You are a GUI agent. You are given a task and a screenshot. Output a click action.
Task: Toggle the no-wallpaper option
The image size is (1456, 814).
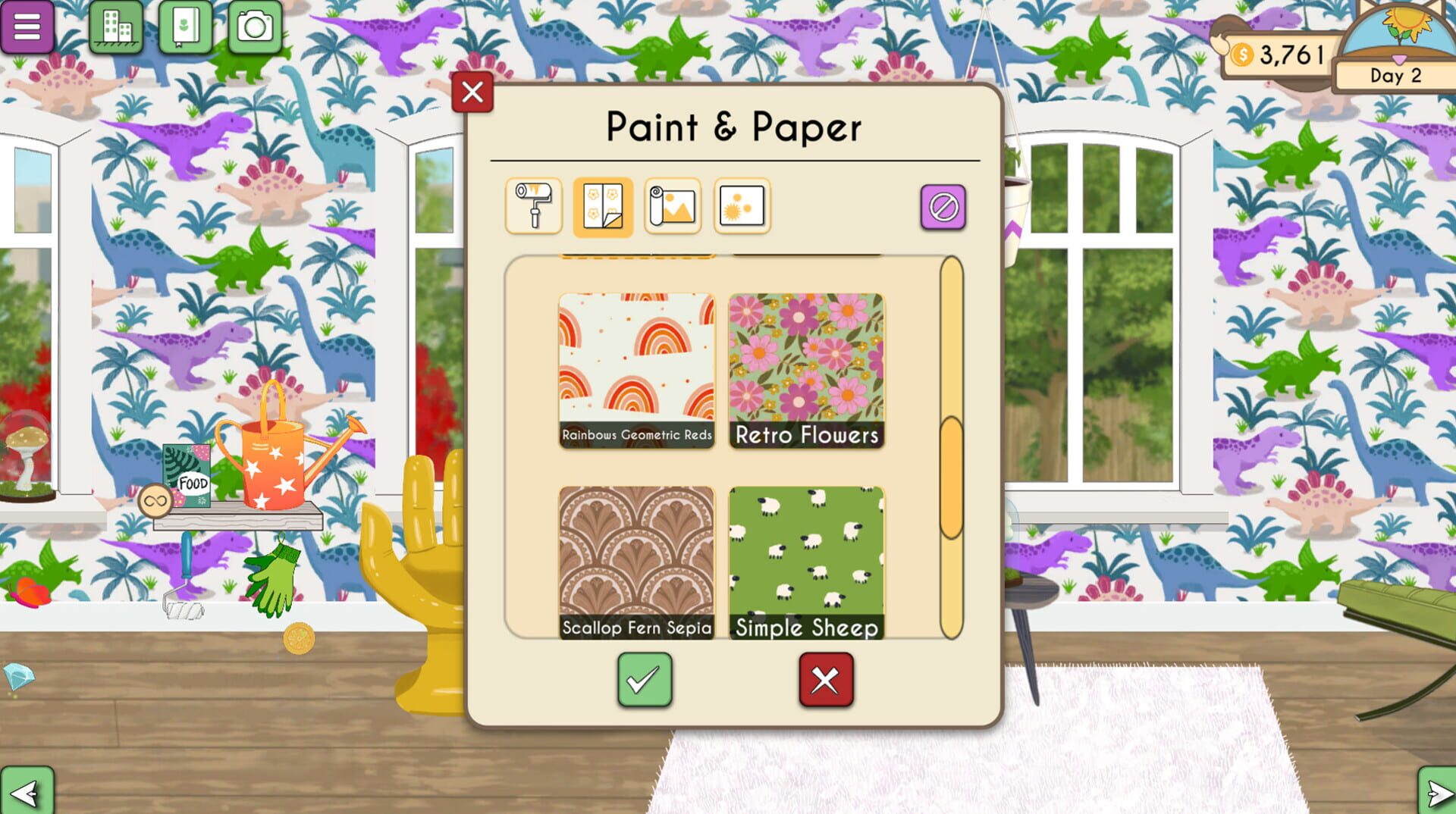pyautogui.click(x=943, y=206)
